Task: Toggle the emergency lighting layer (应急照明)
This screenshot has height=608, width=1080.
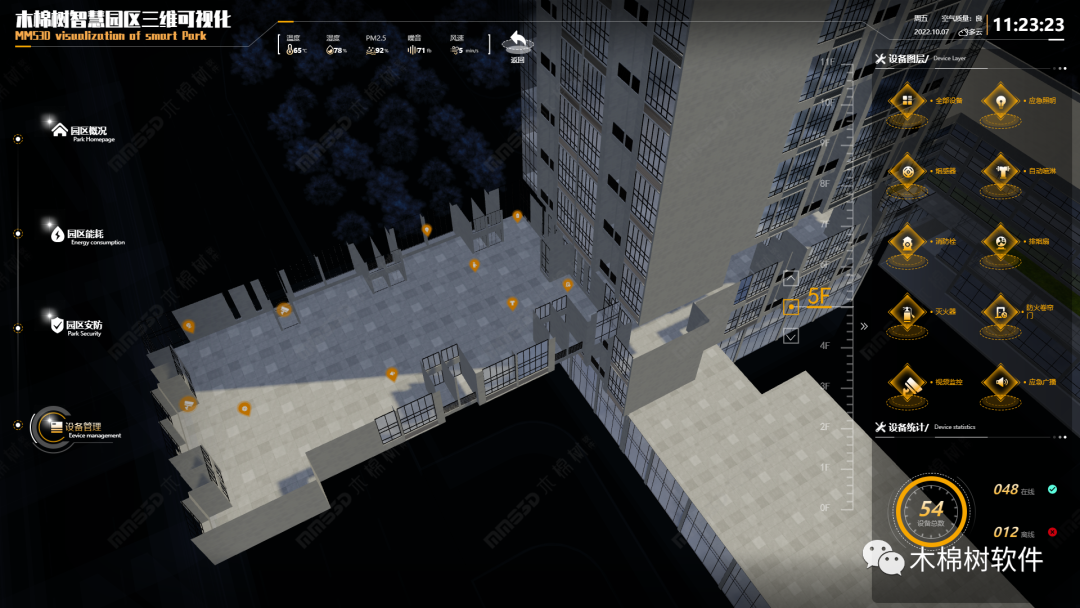Action: (x=999, y=101)
